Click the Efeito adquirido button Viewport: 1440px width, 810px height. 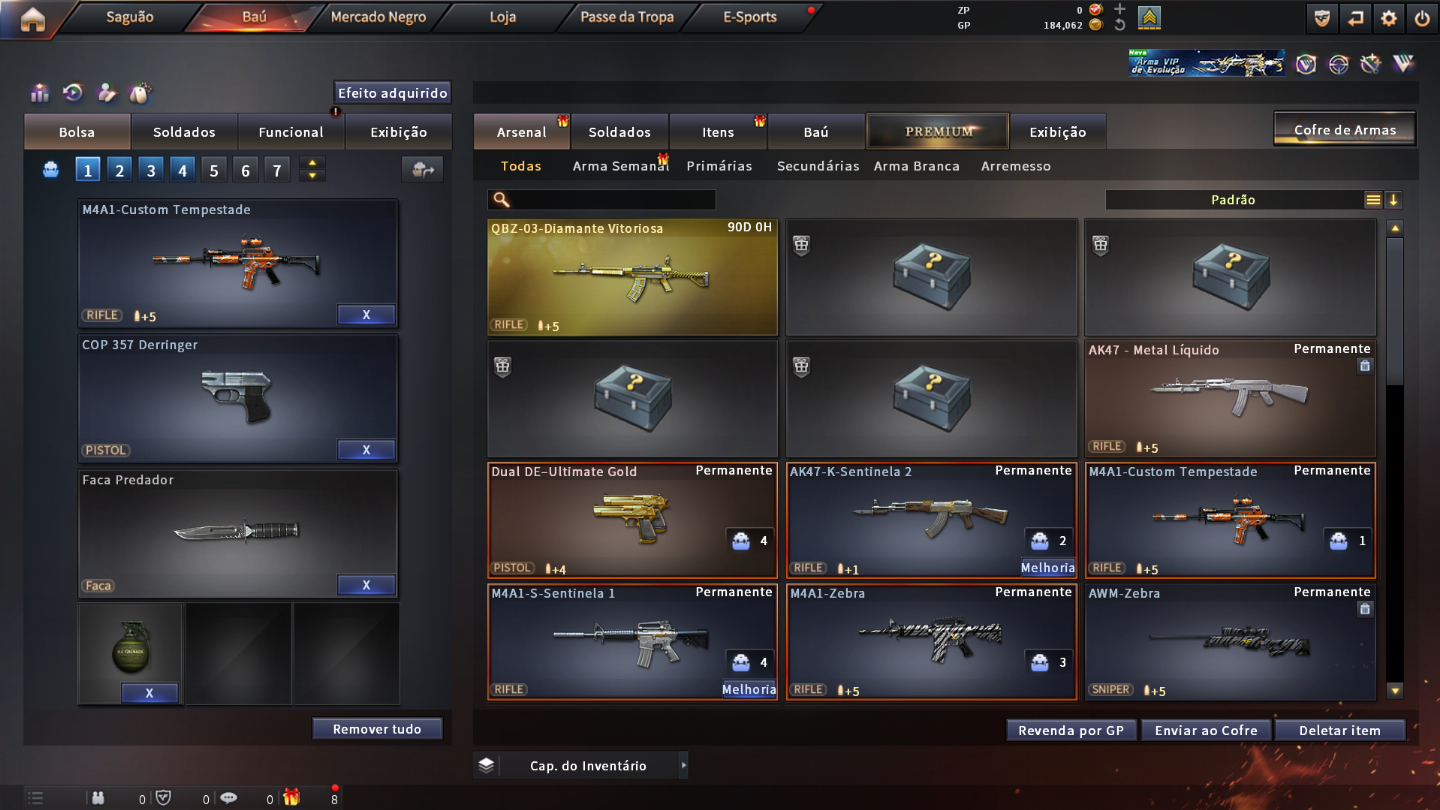tap(392, 93)
